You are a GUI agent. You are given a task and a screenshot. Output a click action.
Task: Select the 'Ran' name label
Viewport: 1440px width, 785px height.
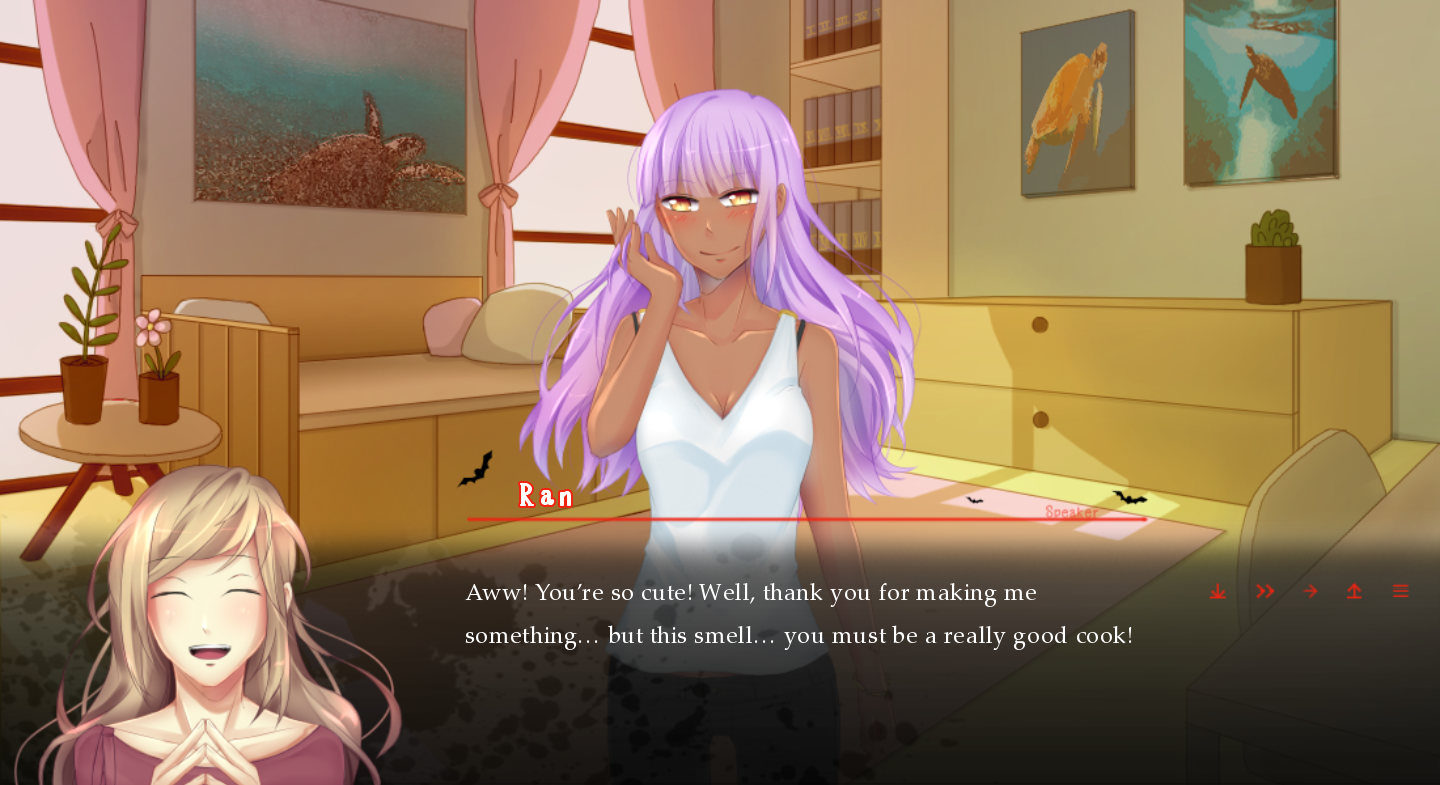coord(545,494)
